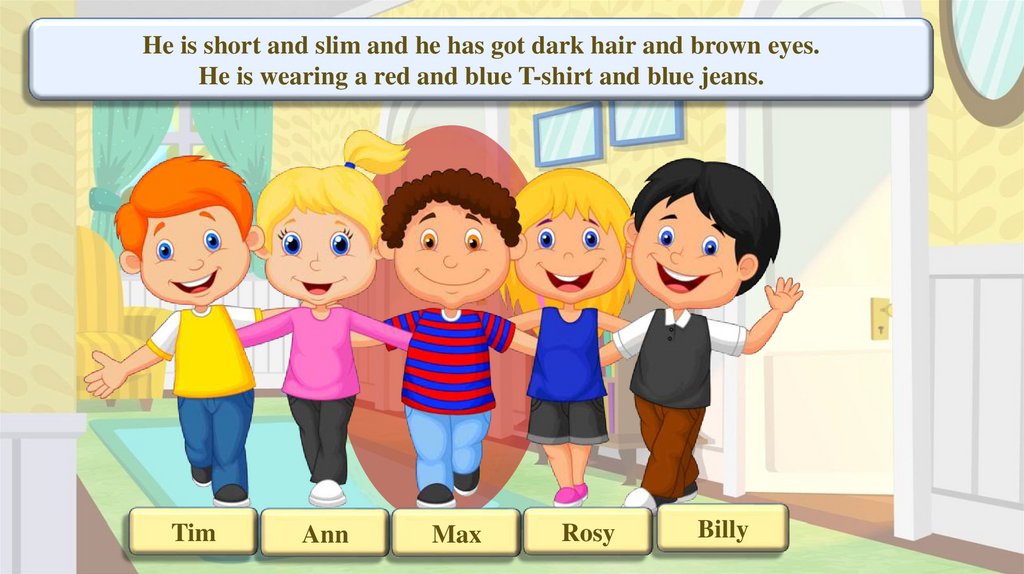Click the Rosy name button
The height and width of the screenshot is (574, 1024).
[587, 532]
